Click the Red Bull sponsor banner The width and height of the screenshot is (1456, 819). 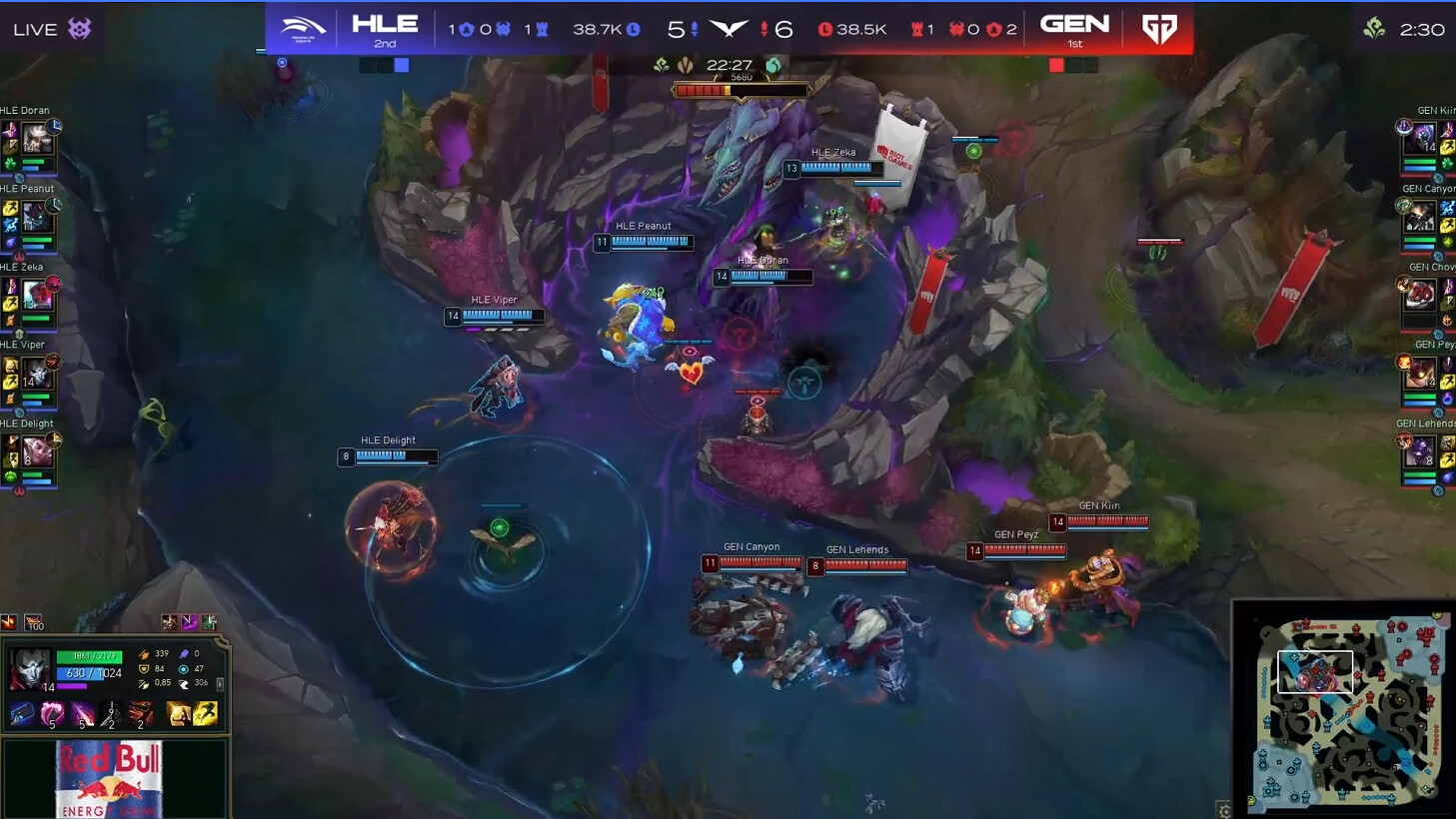click(x=110, y=779)
